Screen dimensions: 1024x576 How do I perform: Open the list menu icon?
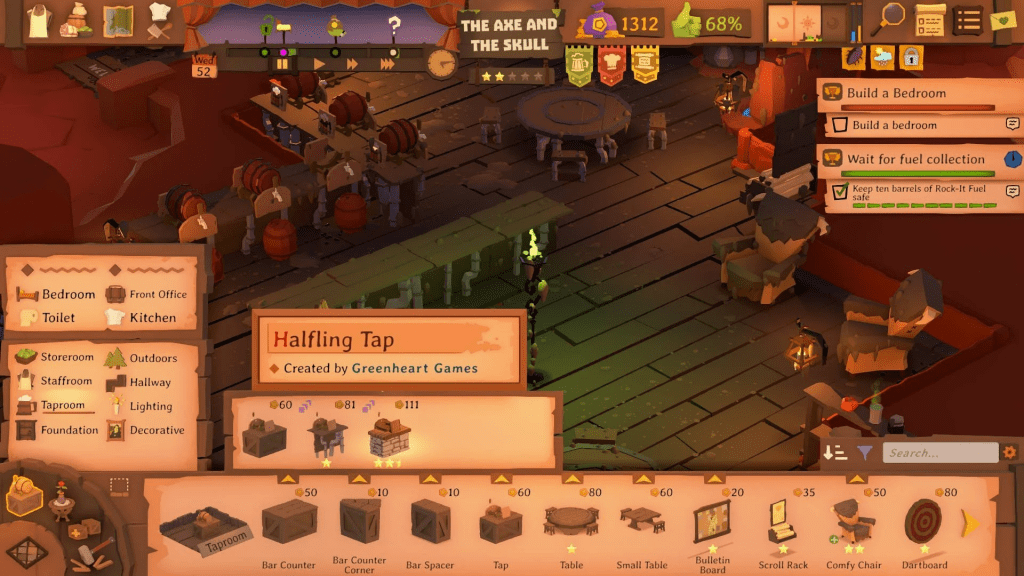[x=966, y=19]
